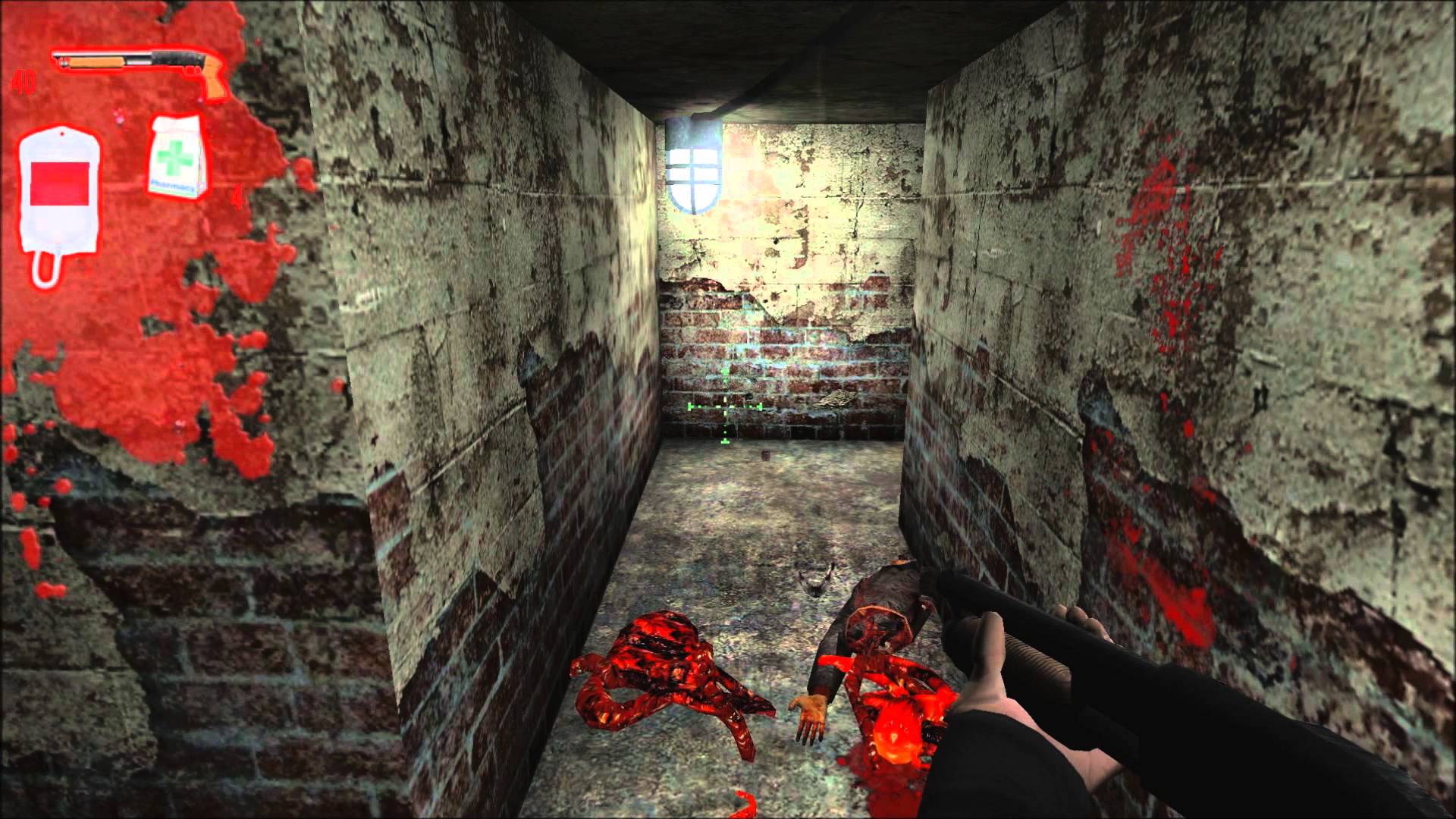This screenshot has width=1456, height=819.
Task: Click the ammo counter showing 40
Action: point(23,80)
